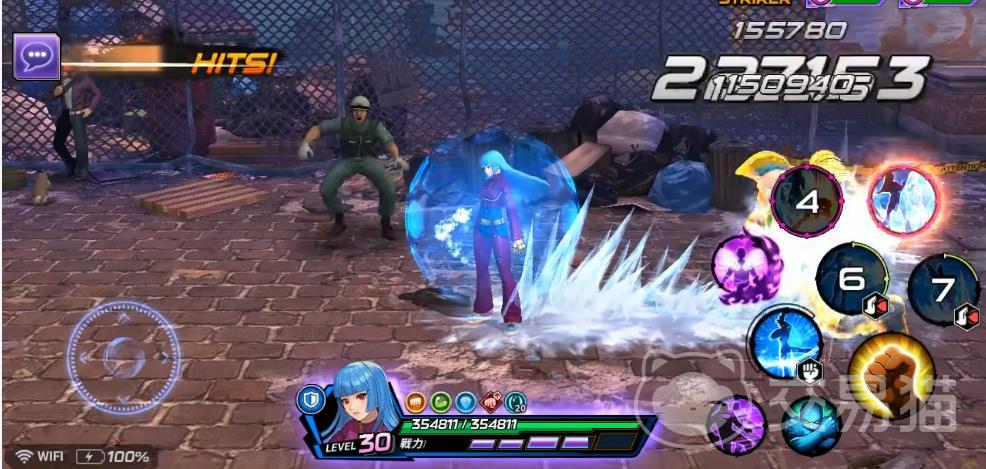Check the teal buff icon numbered 20
Screen dimensions: 986x469
coord(516,402)
